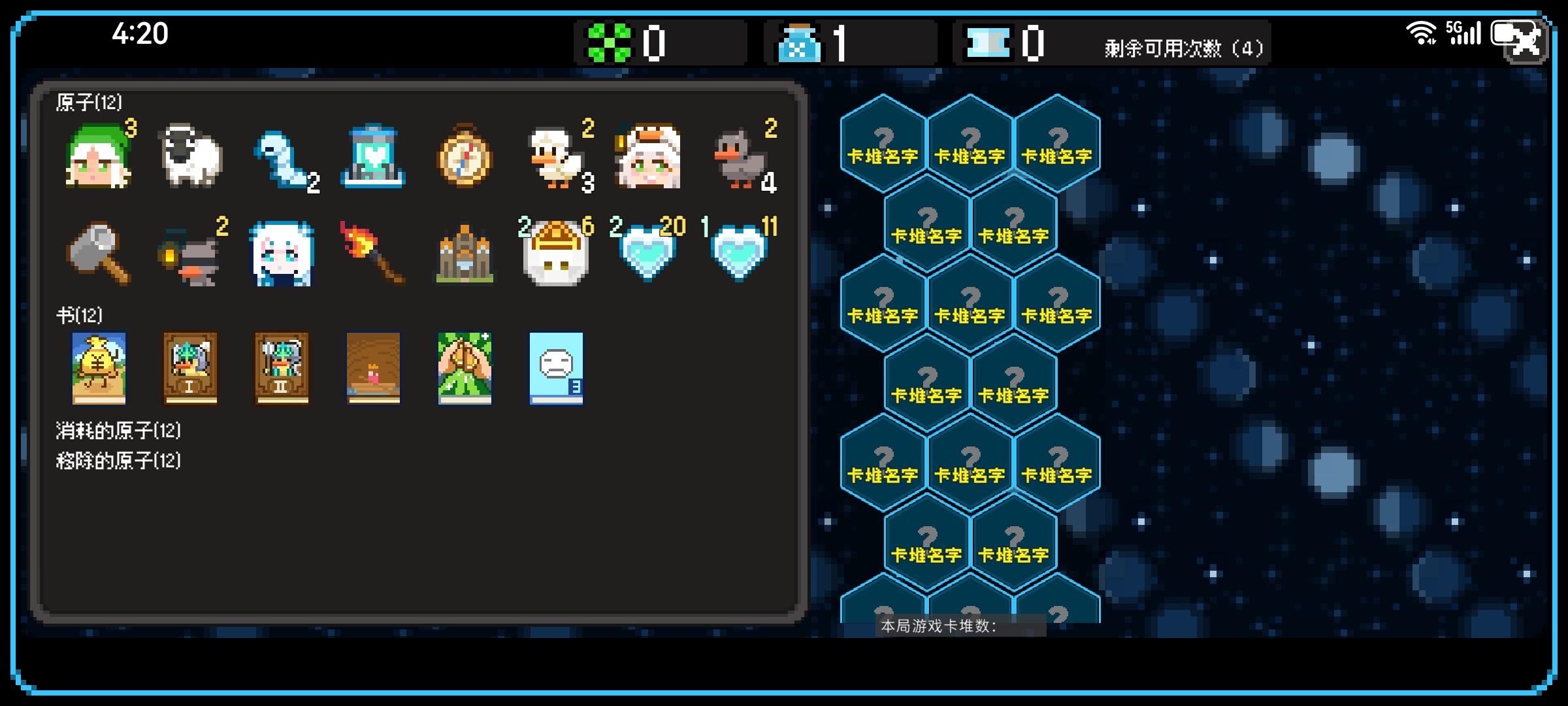Image resolution: width=1568 pixels, height=706 pixels.
Task: Select the gray duck atom icon
Action: pyautogui.click(x=739, y=157)
